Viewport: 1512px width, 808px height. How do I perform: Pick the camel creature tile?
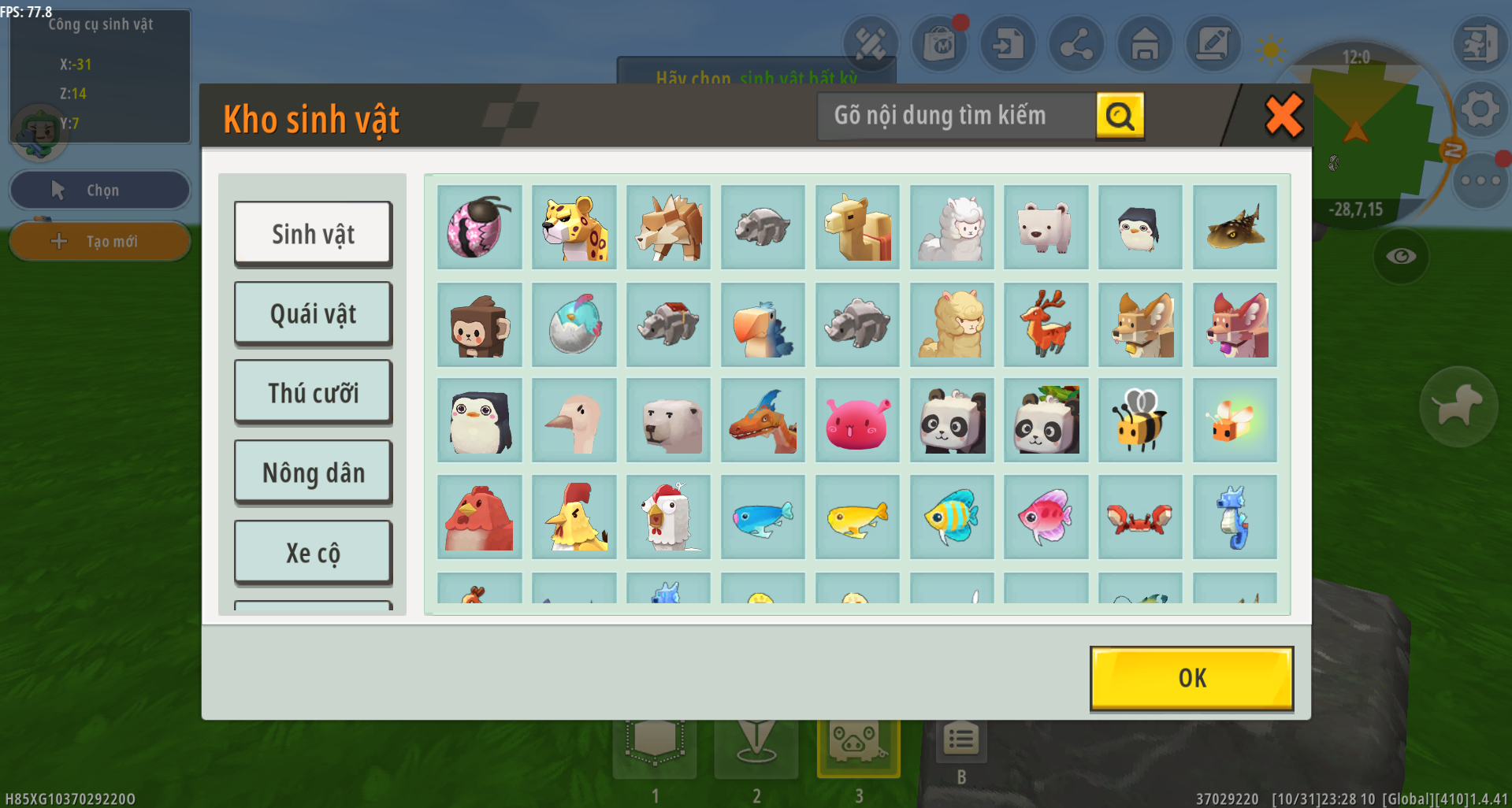[x=857, y=228]
